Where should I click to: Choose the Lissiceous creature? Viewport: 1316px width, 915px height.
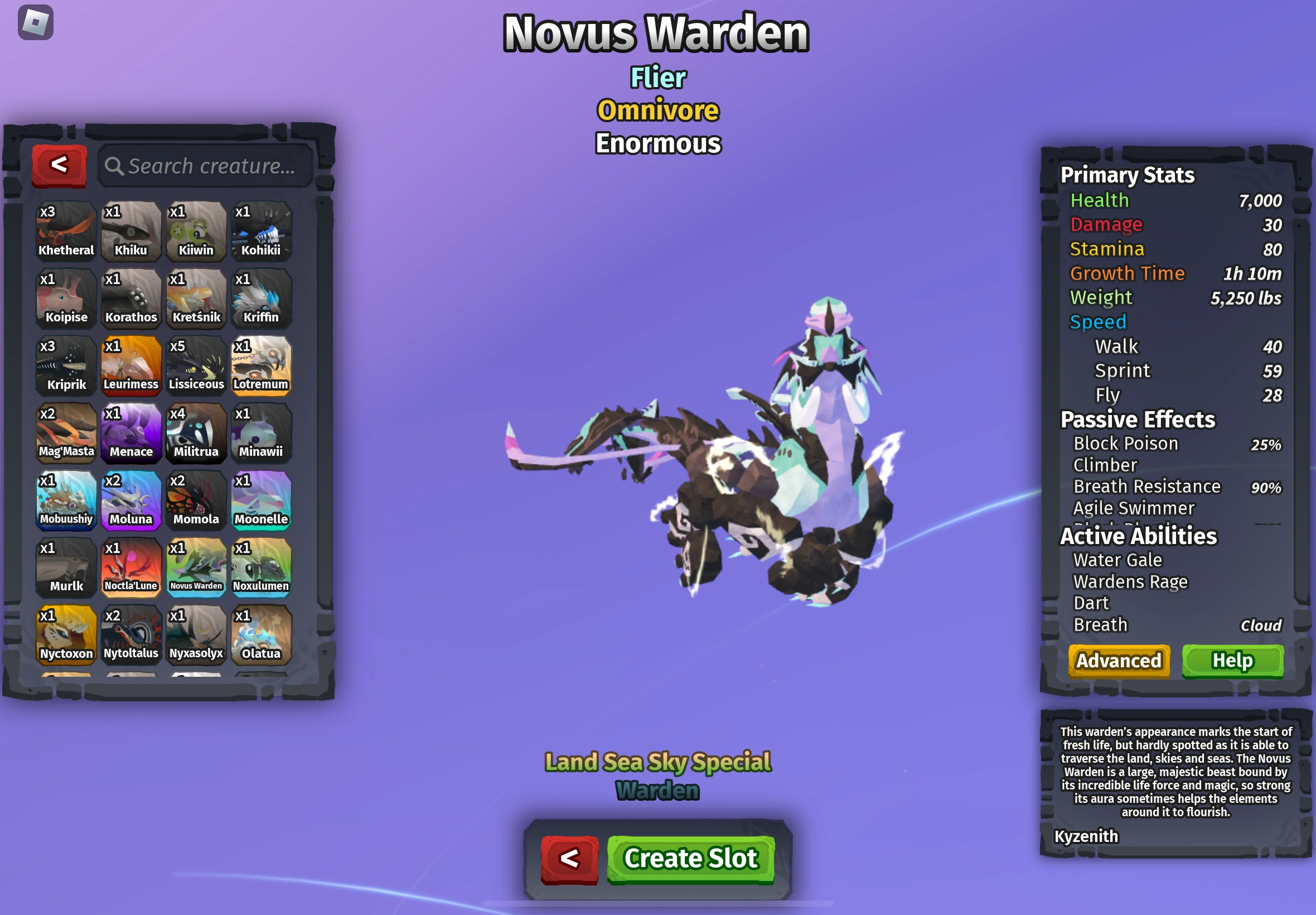(x=196, y=365)
